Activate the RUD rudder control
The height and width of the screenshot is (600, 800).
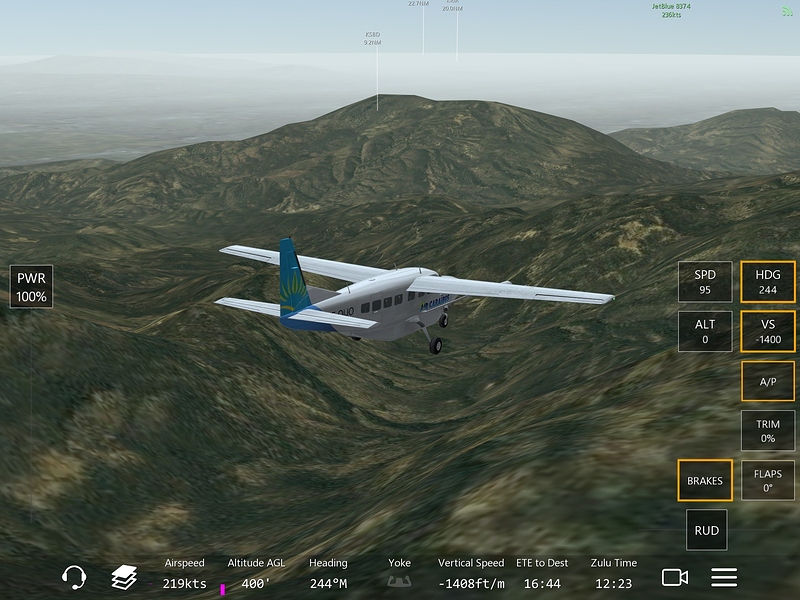point(706,530)
